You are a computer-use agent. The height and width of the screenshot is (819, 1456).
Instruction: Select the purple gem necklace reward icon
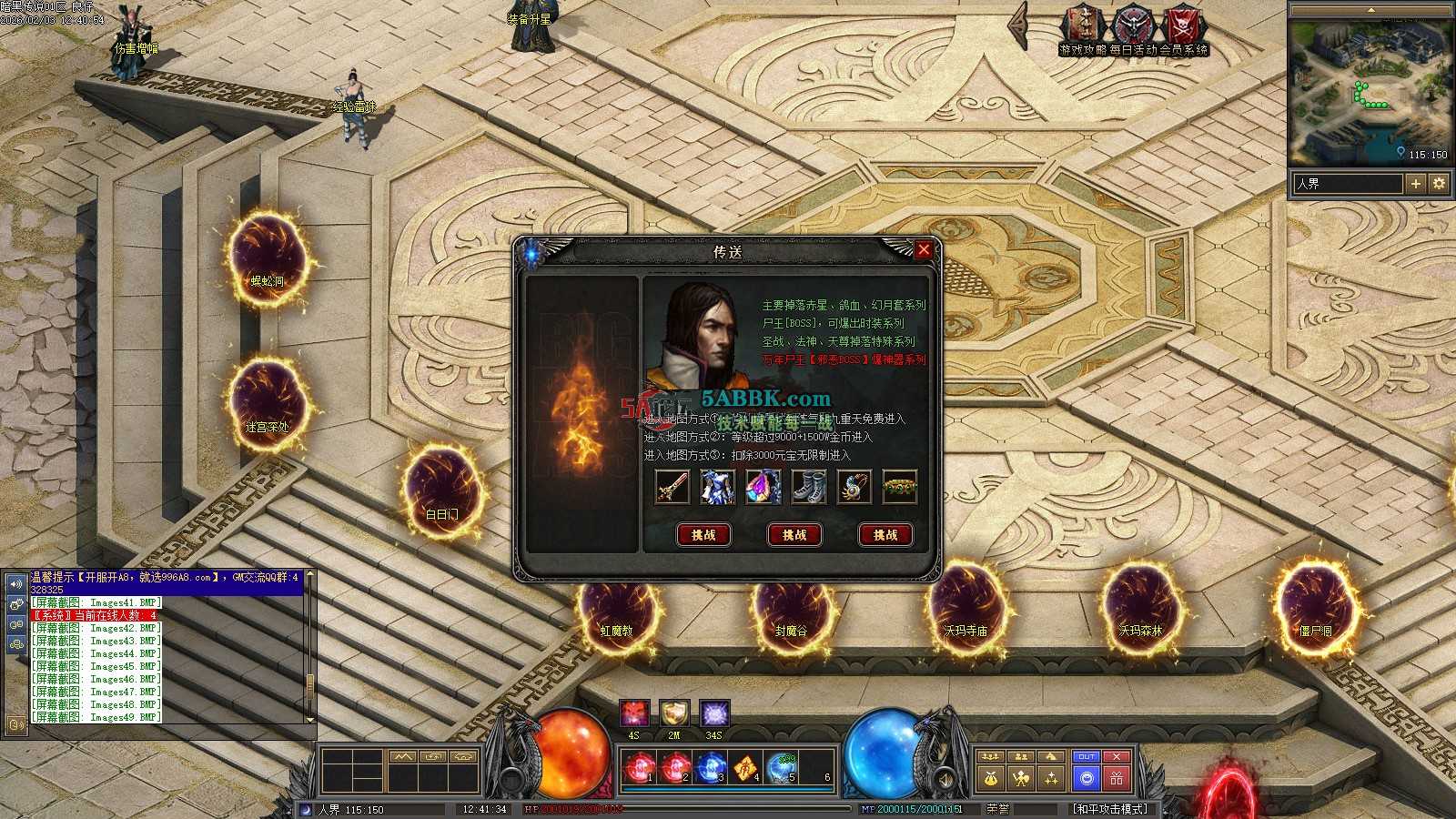[x=763, y=487]
